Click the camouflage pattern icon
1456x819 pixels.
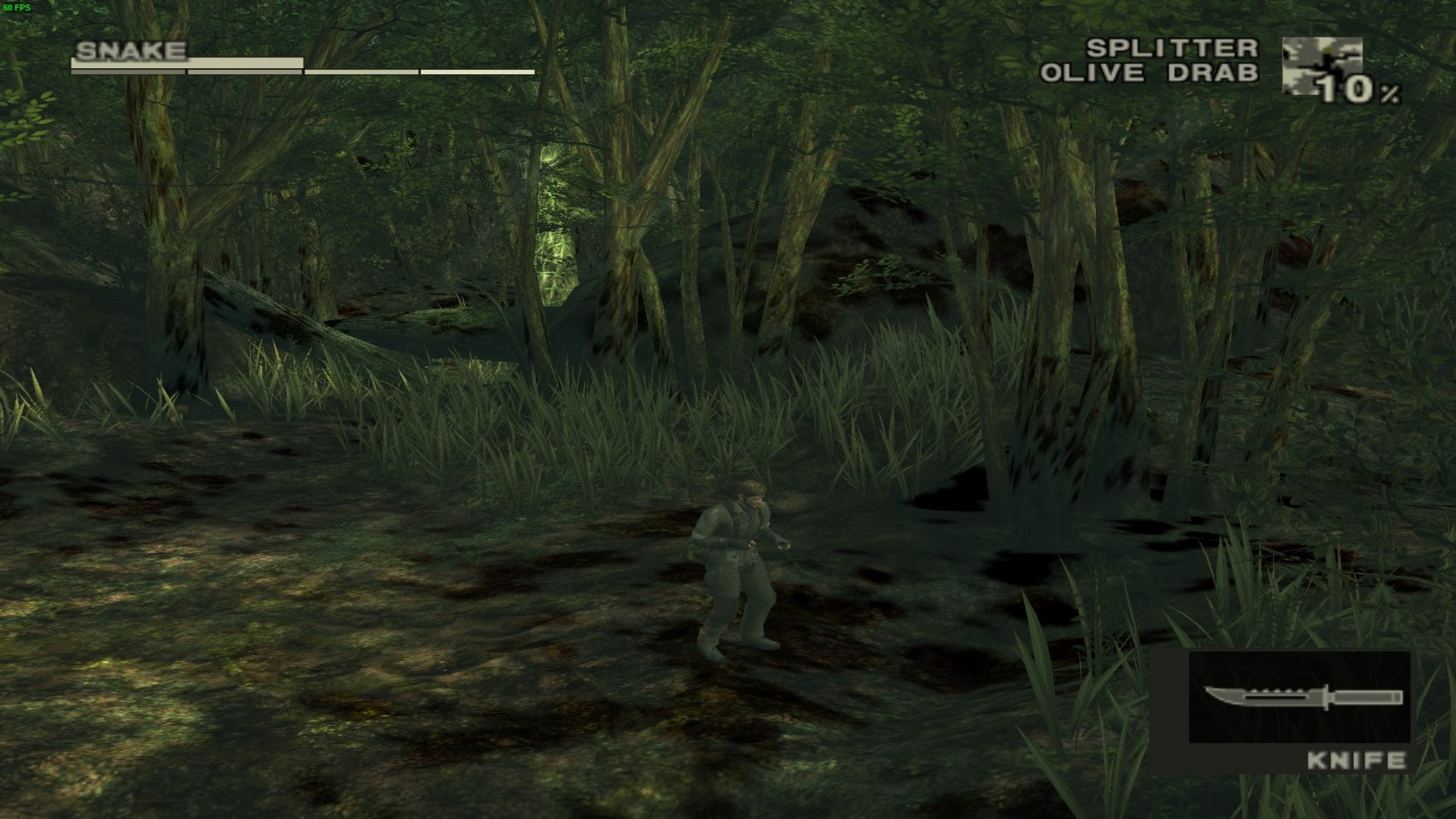pyautogui.click(x=1320, y=66)
